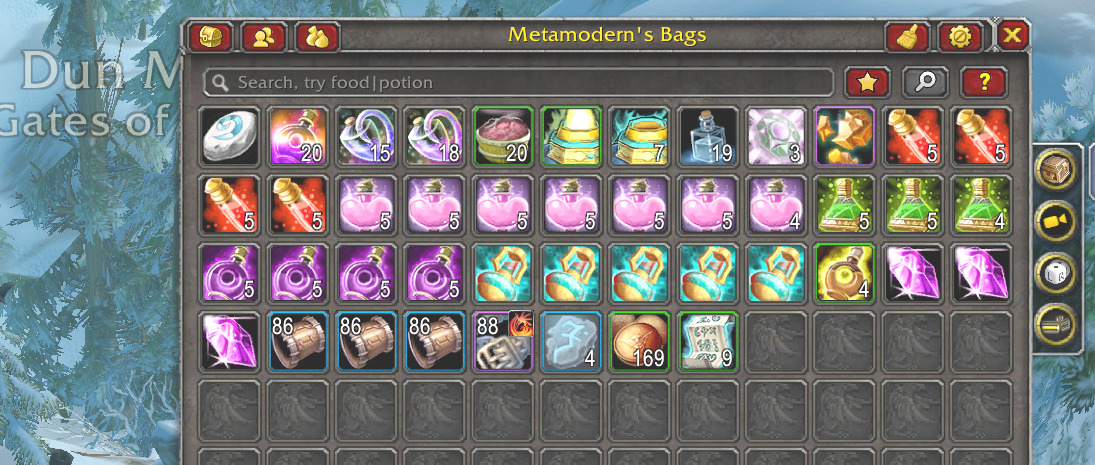1095x465 pixels.
Task: Open the bank via the chest button in the title bar
Action: coord(210,37)
